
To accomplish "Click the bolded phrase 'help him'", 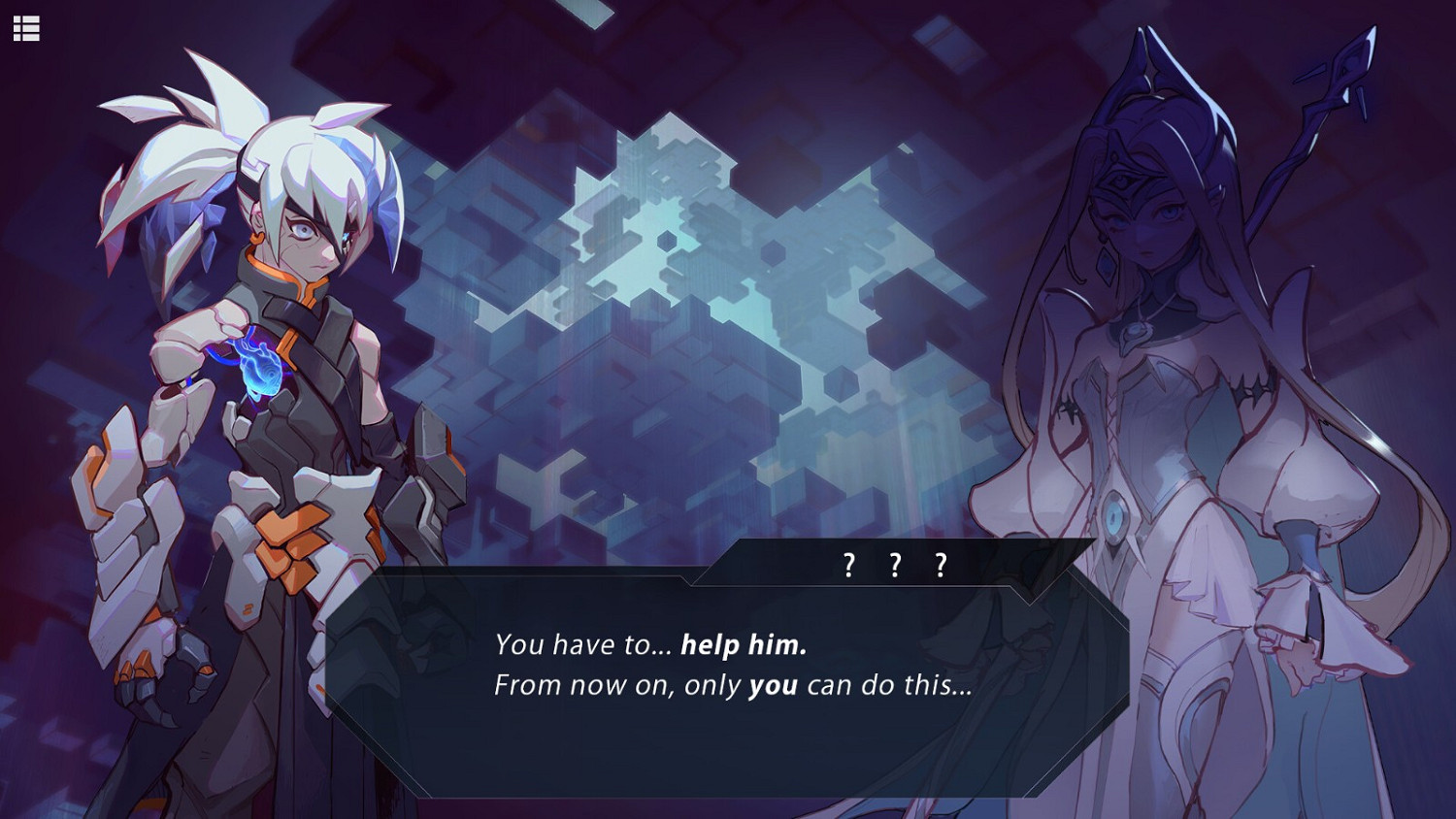I will point(744,644).
